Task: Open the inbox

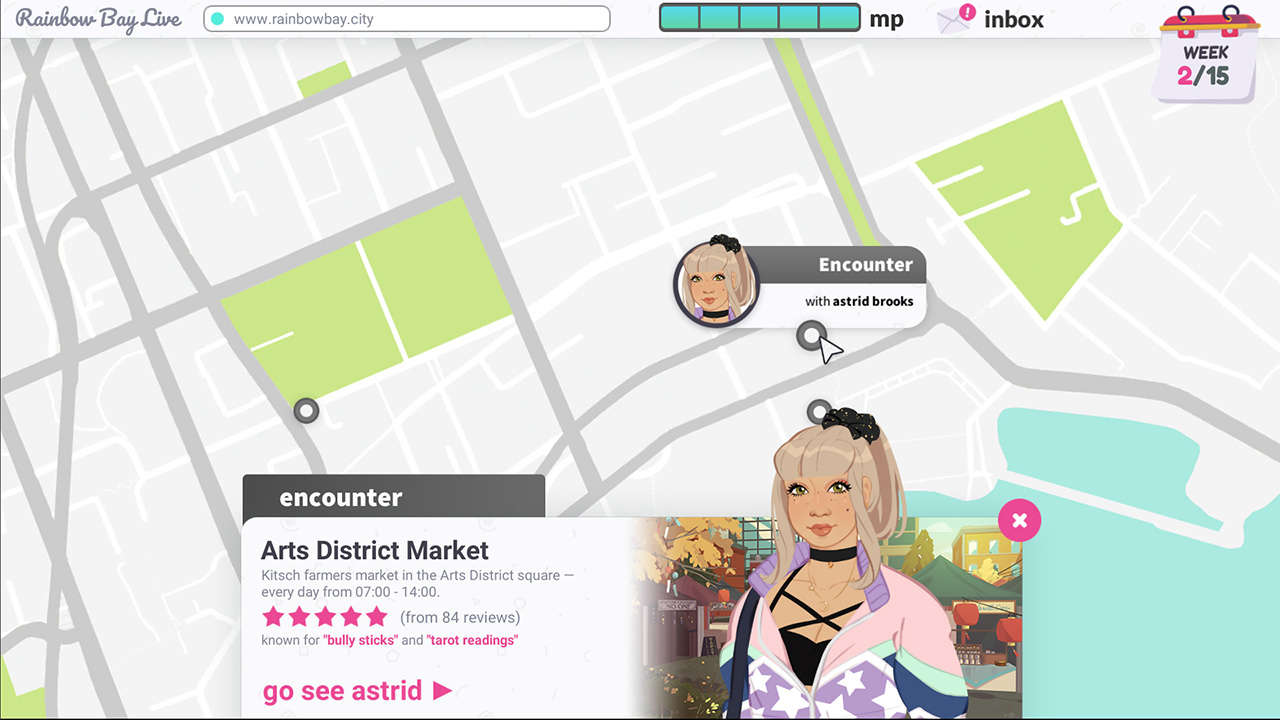Action: [1013, 19]
